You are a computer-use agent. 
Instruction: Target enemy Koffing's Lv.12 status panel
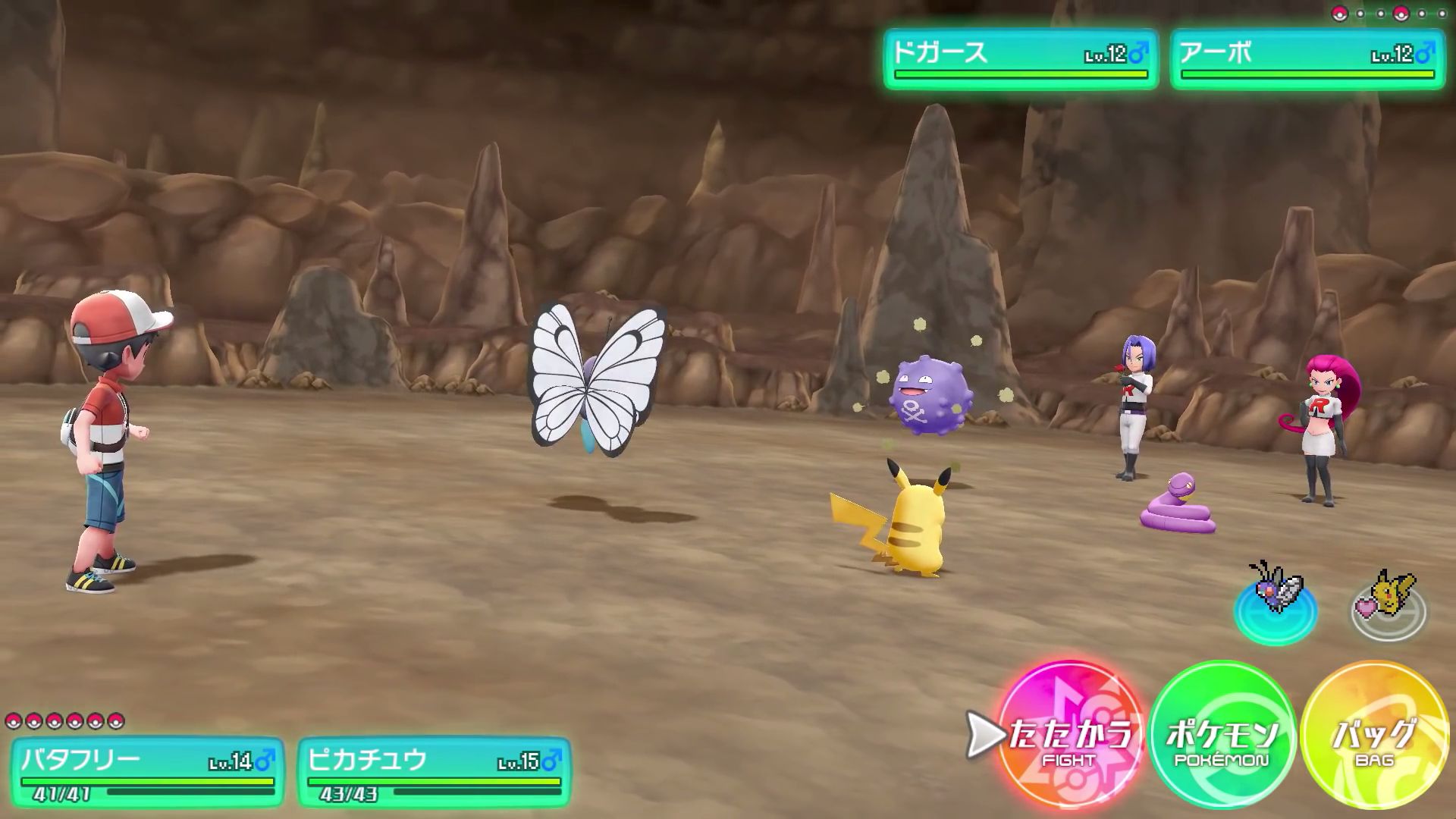click(1021, 60)
